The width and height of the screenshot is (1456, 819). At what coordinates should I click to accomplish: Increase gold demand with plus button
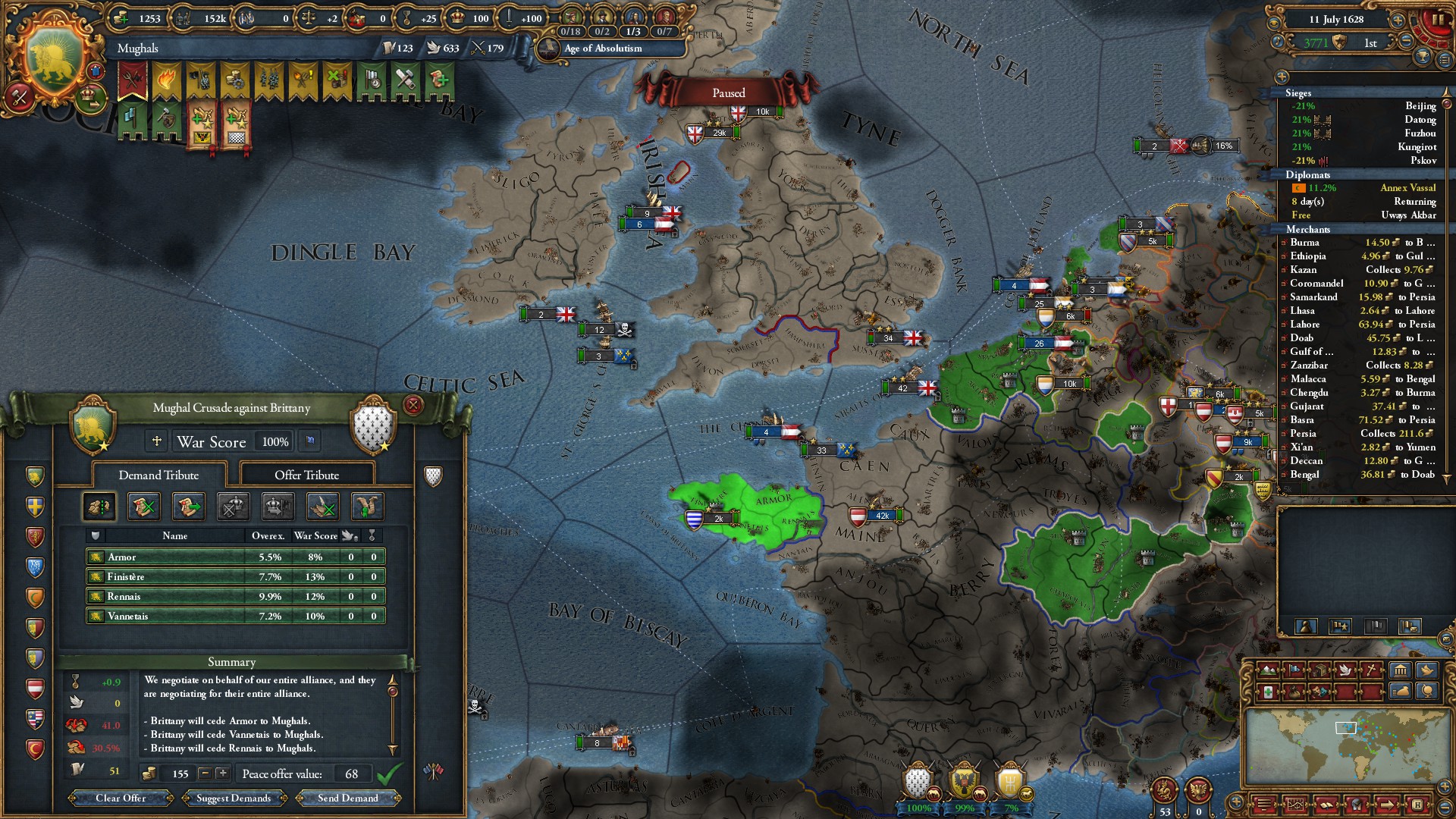point(222,773)
